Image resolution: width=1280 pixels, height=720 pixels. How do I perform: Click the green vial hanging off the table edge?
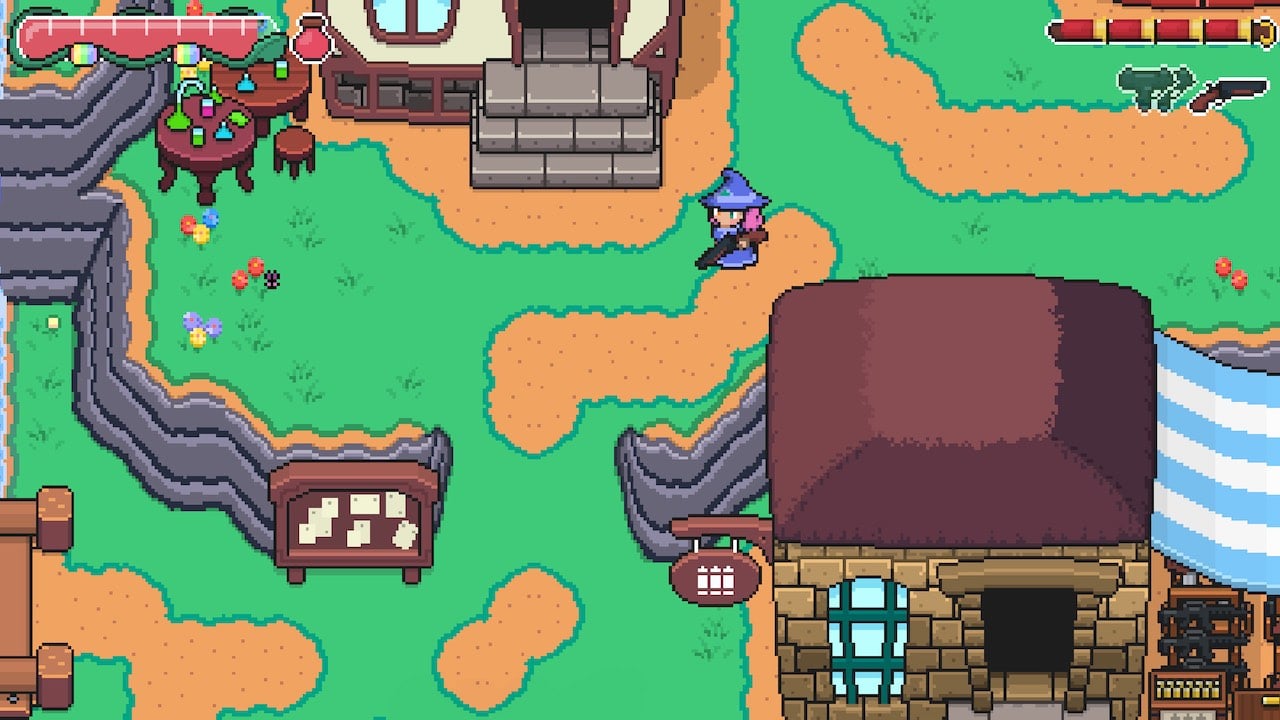(280, 69)
